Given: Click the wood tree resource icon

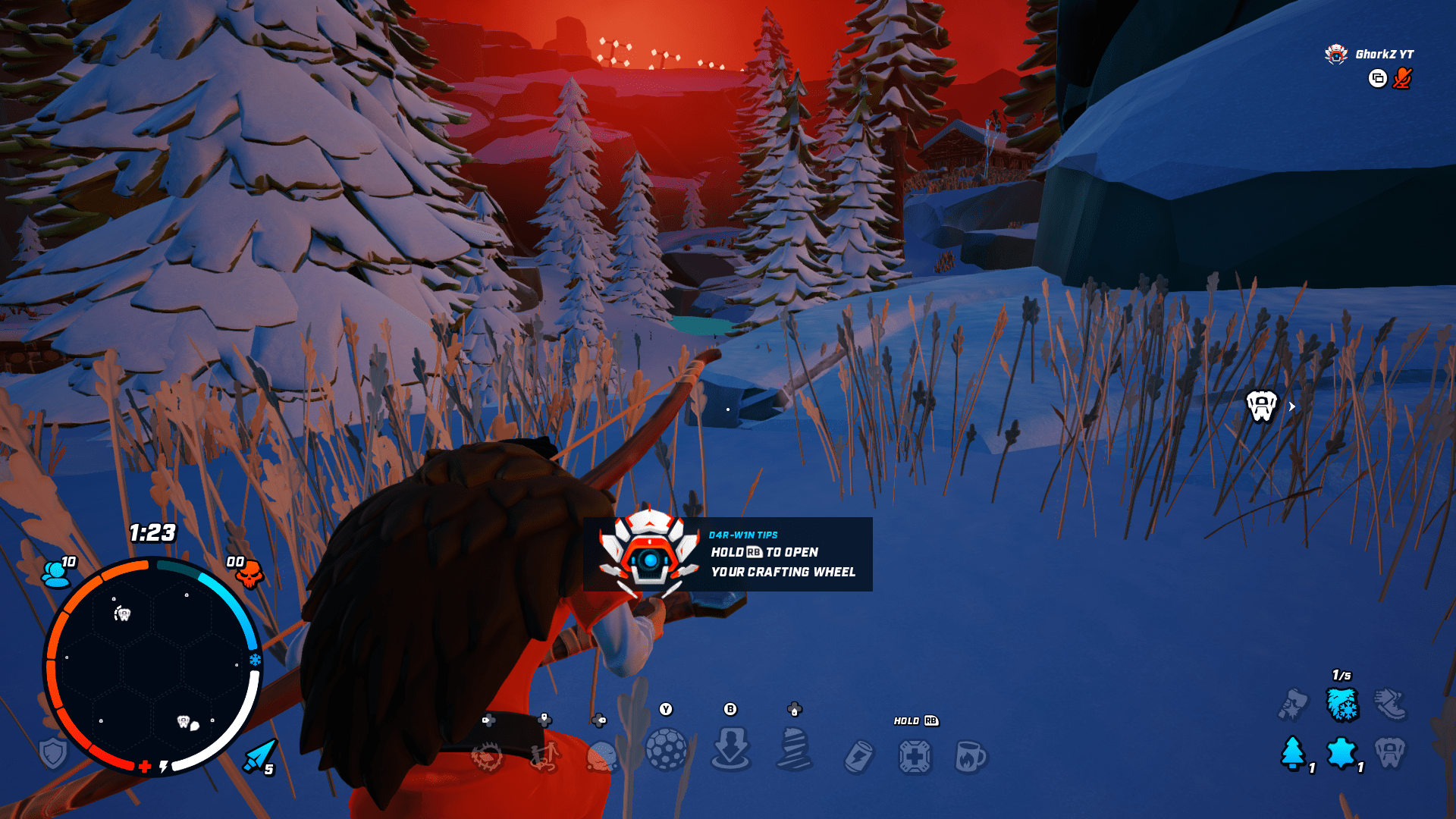Looking at the screenshot, I should click(x=1293, y=753).
